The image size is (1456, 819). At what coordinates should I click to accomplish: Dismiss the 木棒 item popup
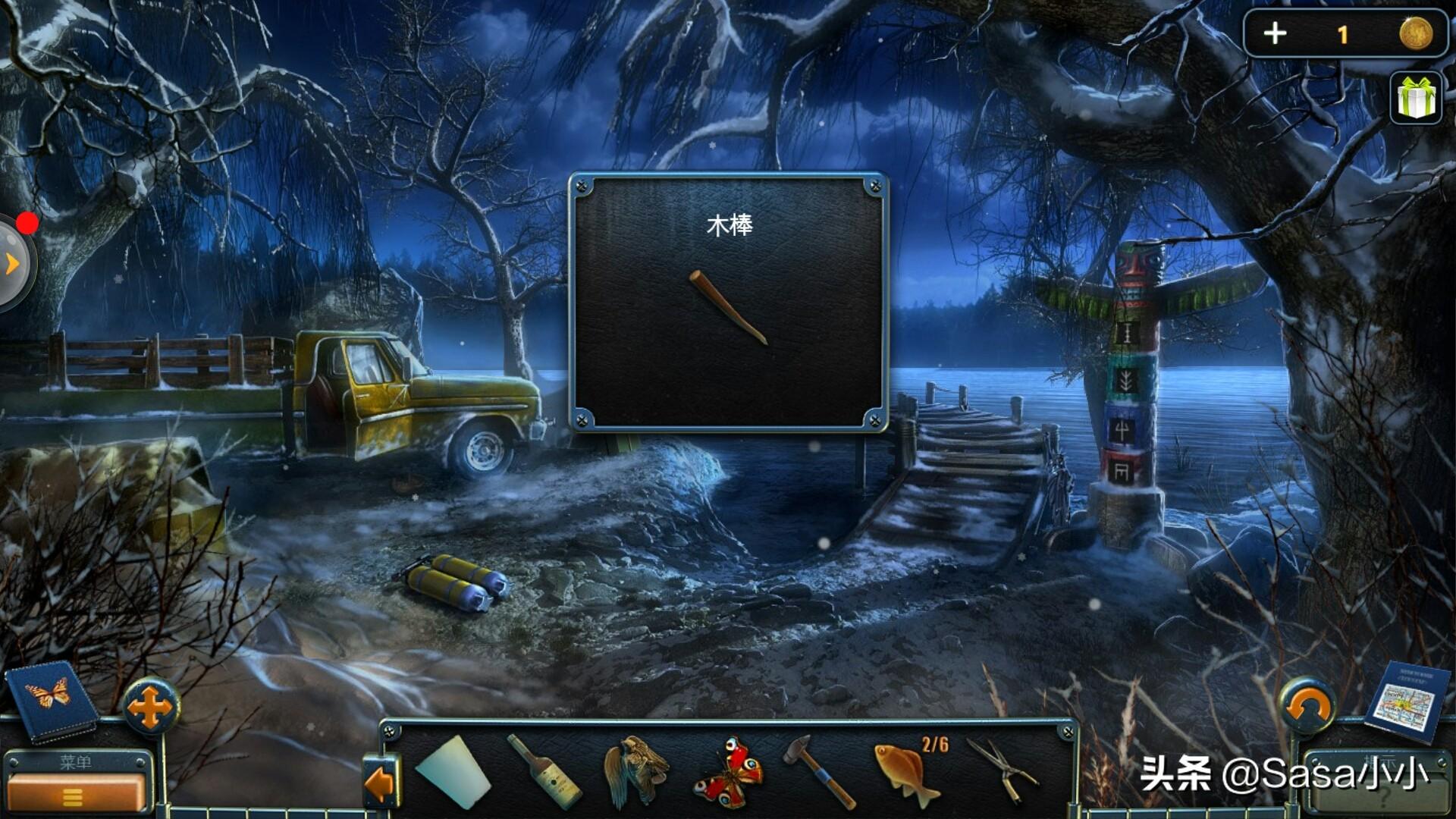pyautogui.click(x=728, y=303)
